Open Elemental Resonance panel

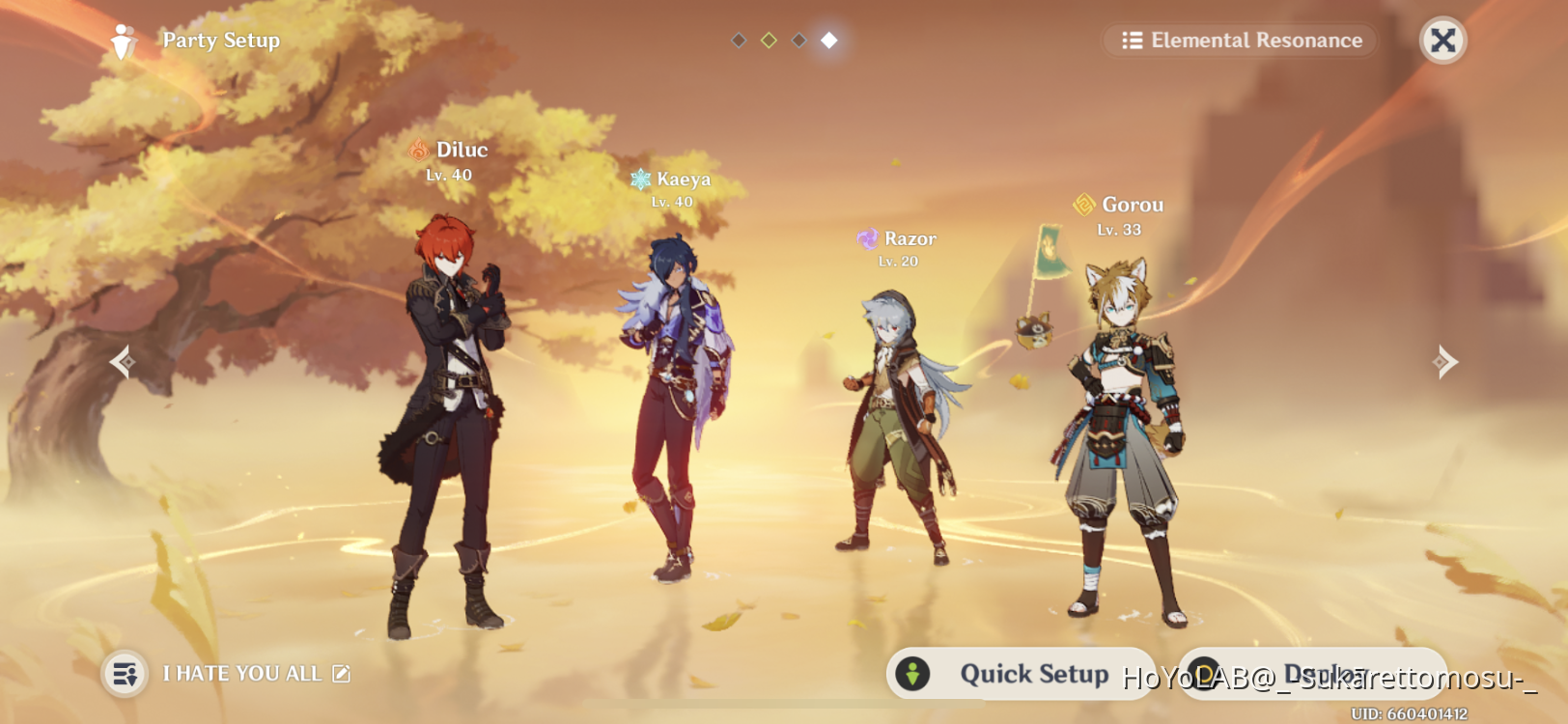point(1239,41)
